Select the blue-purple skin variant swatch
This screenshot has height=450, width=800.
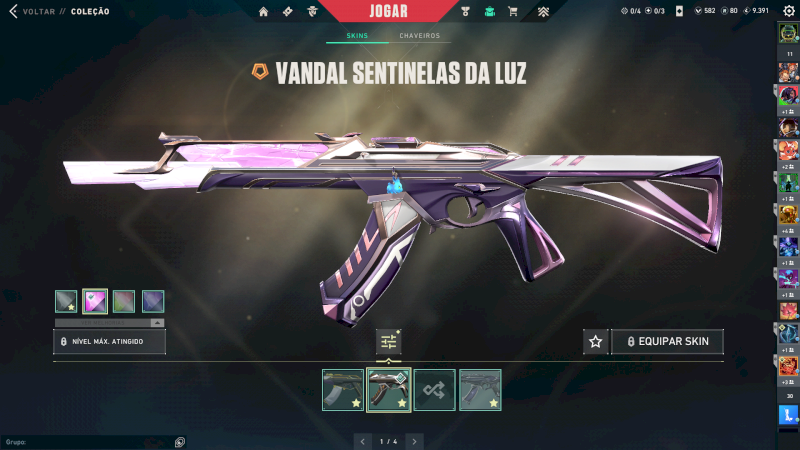pyautogui.click(x=153, y=301)
